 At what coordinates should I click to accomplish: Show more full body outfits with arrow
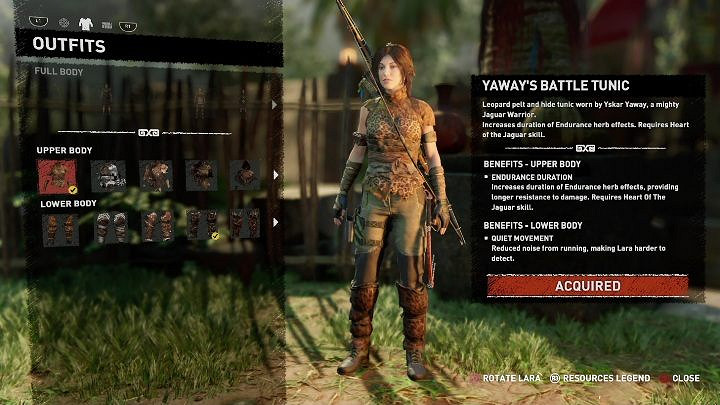[276, 103]
